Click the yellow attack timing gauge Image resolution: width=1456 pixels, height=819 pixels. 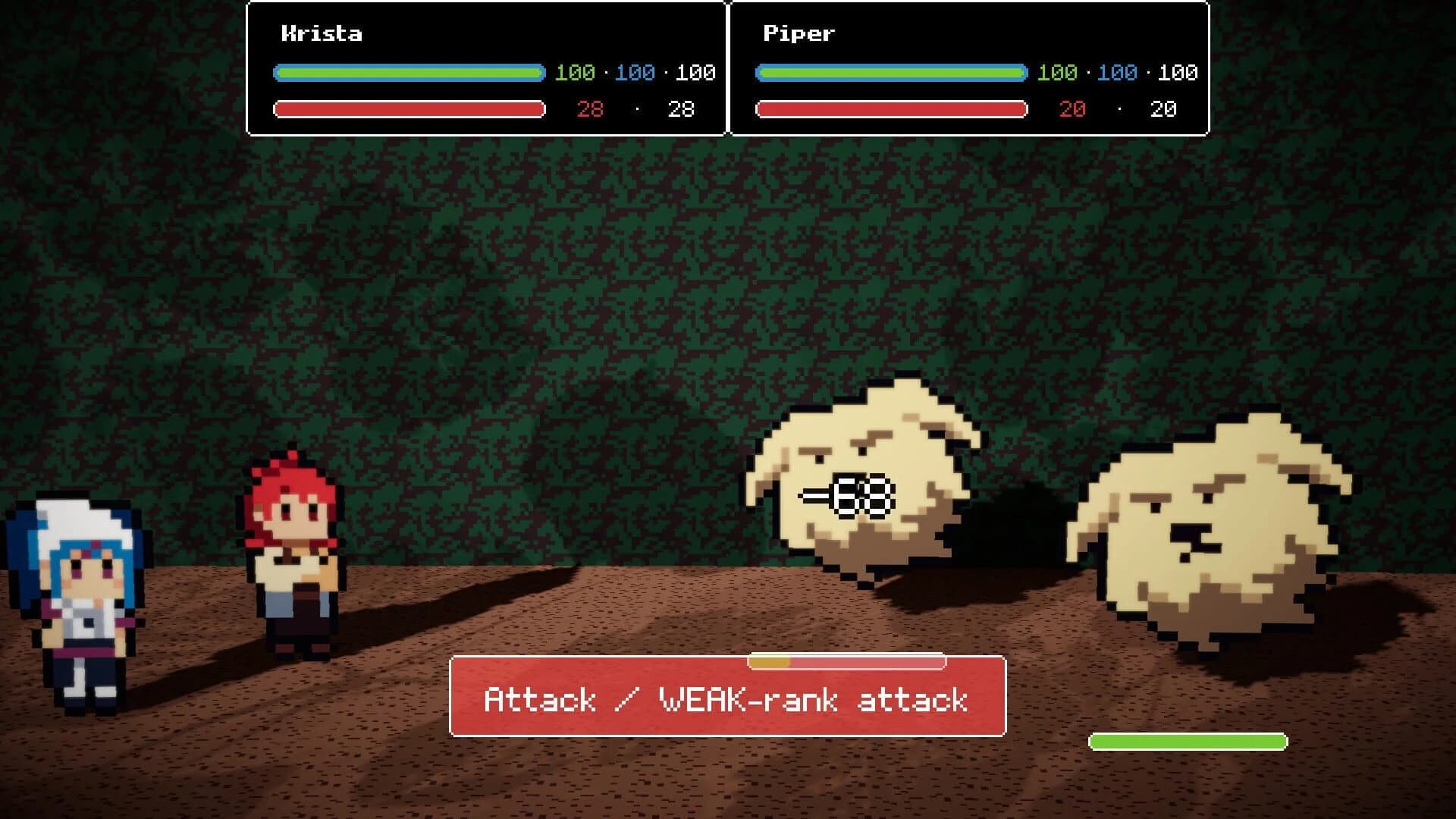770,661
